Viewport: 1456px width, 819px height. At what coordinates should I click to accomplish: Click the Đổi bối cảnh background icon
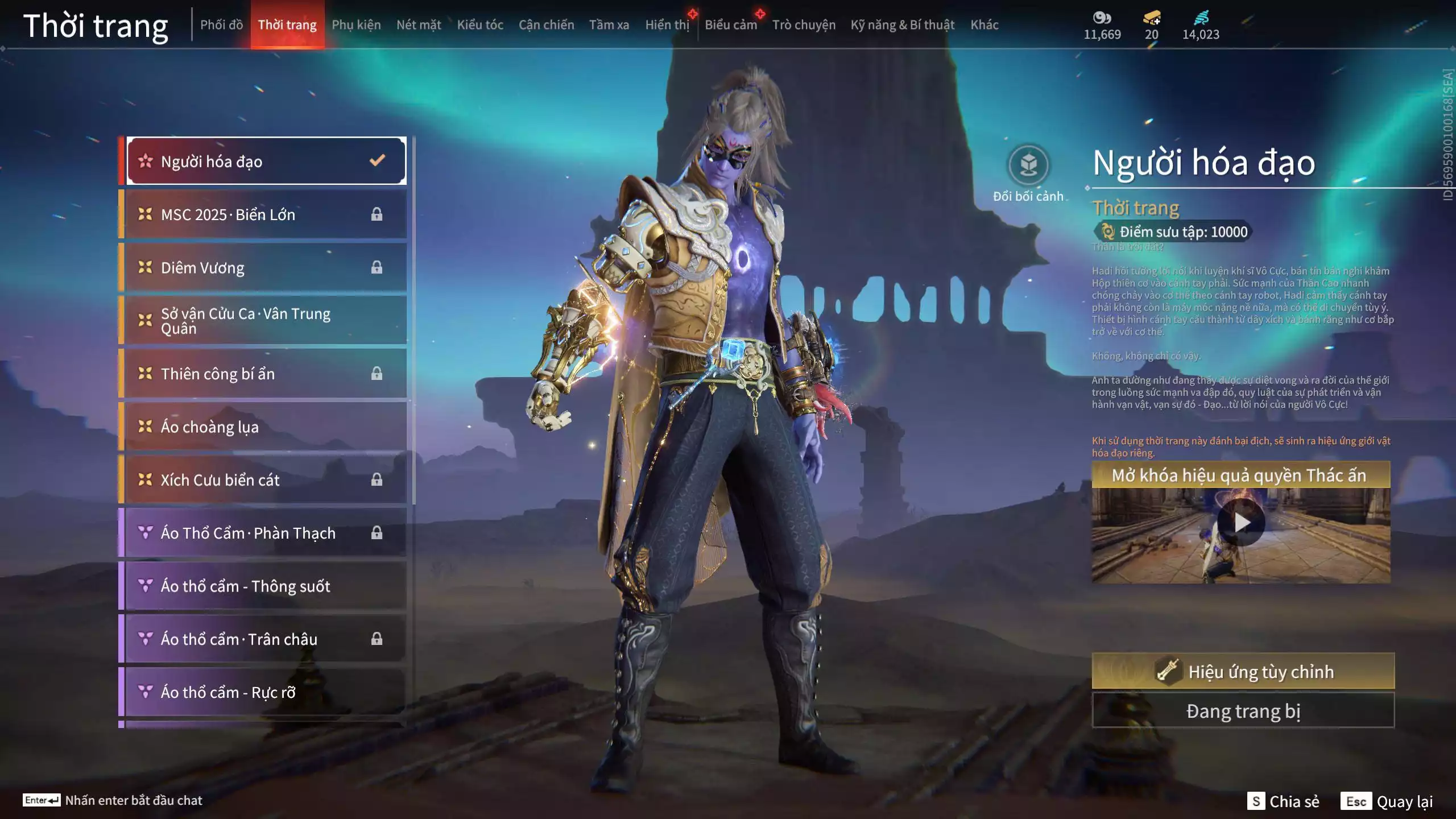[1028, 166]
